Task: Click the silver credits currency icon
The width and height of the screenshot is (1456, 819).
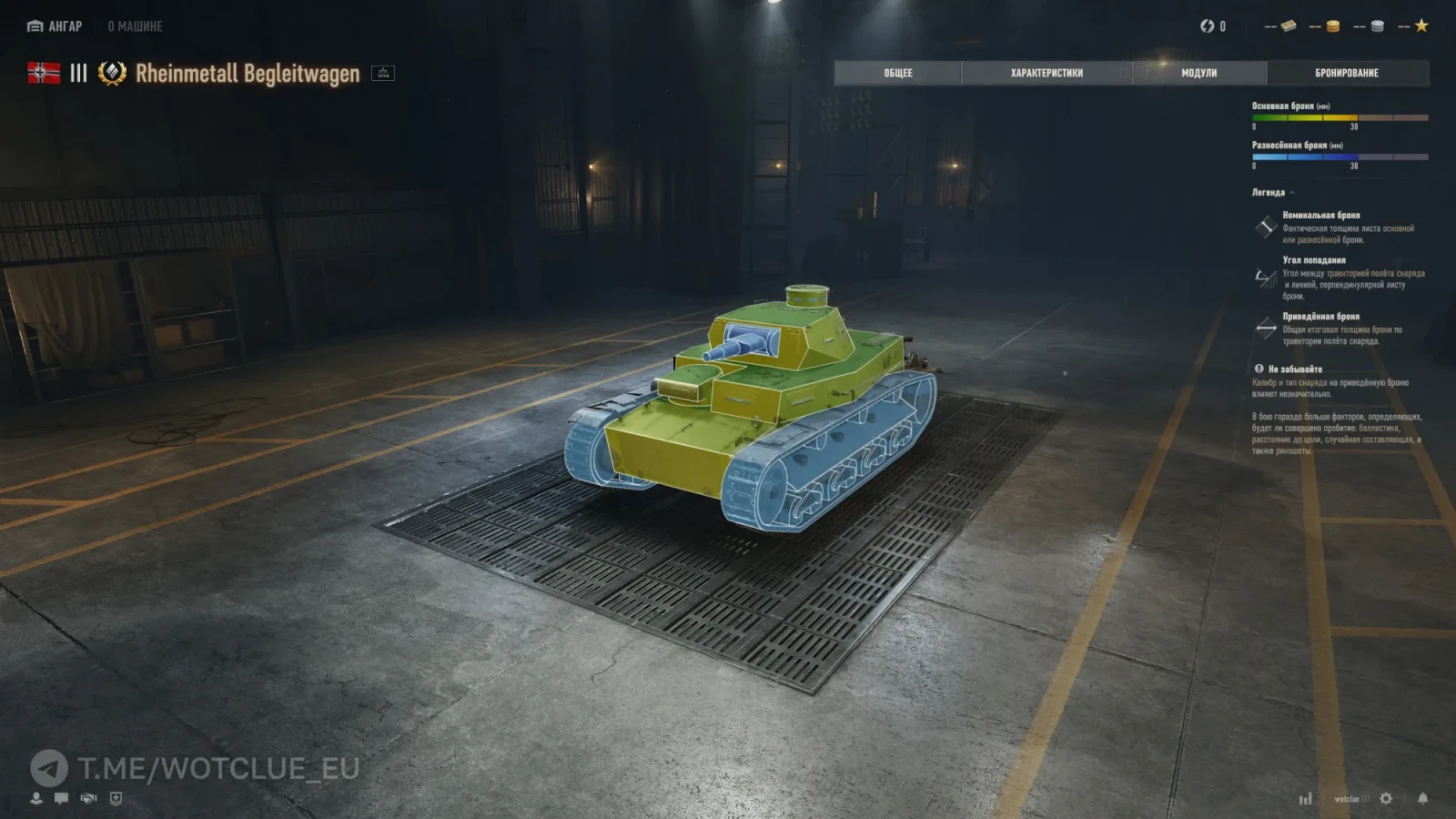Action: [1377, 26]
